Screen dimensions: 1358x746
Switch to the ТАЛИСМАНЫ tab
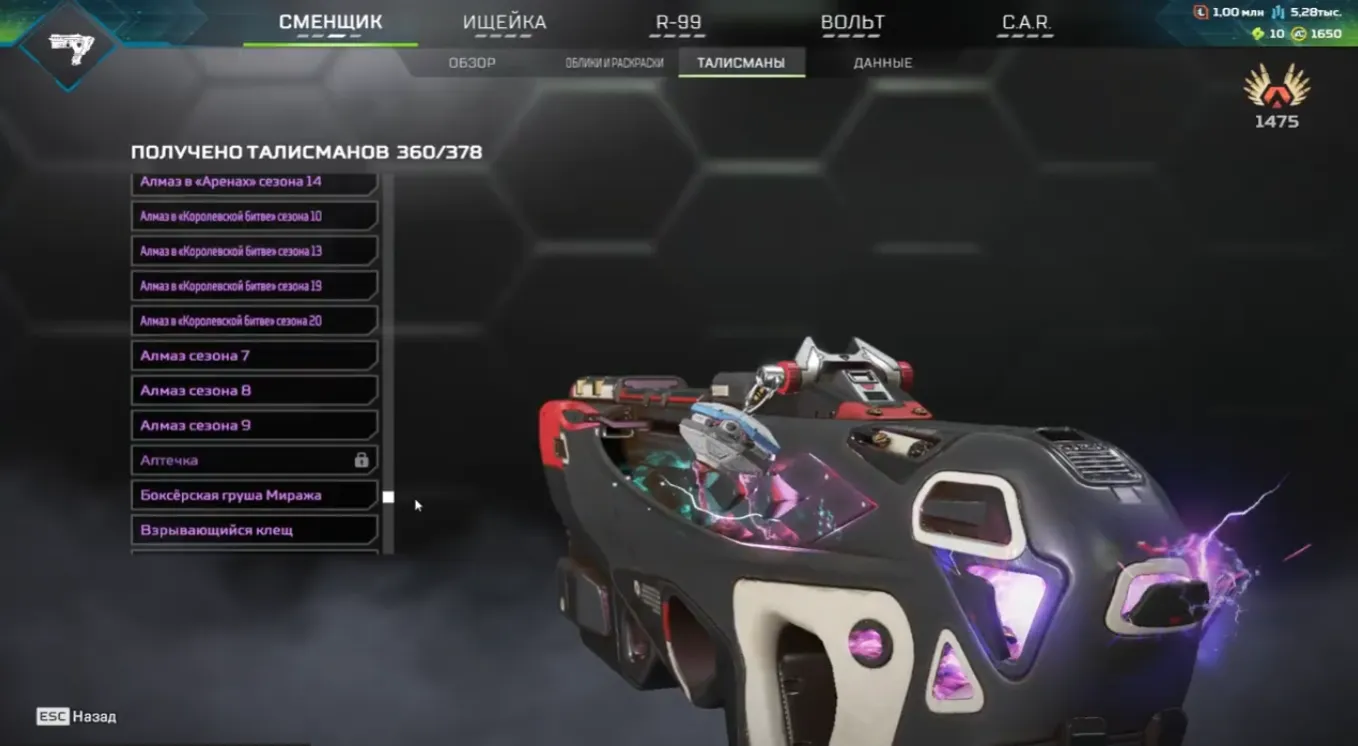coord(742,61)
